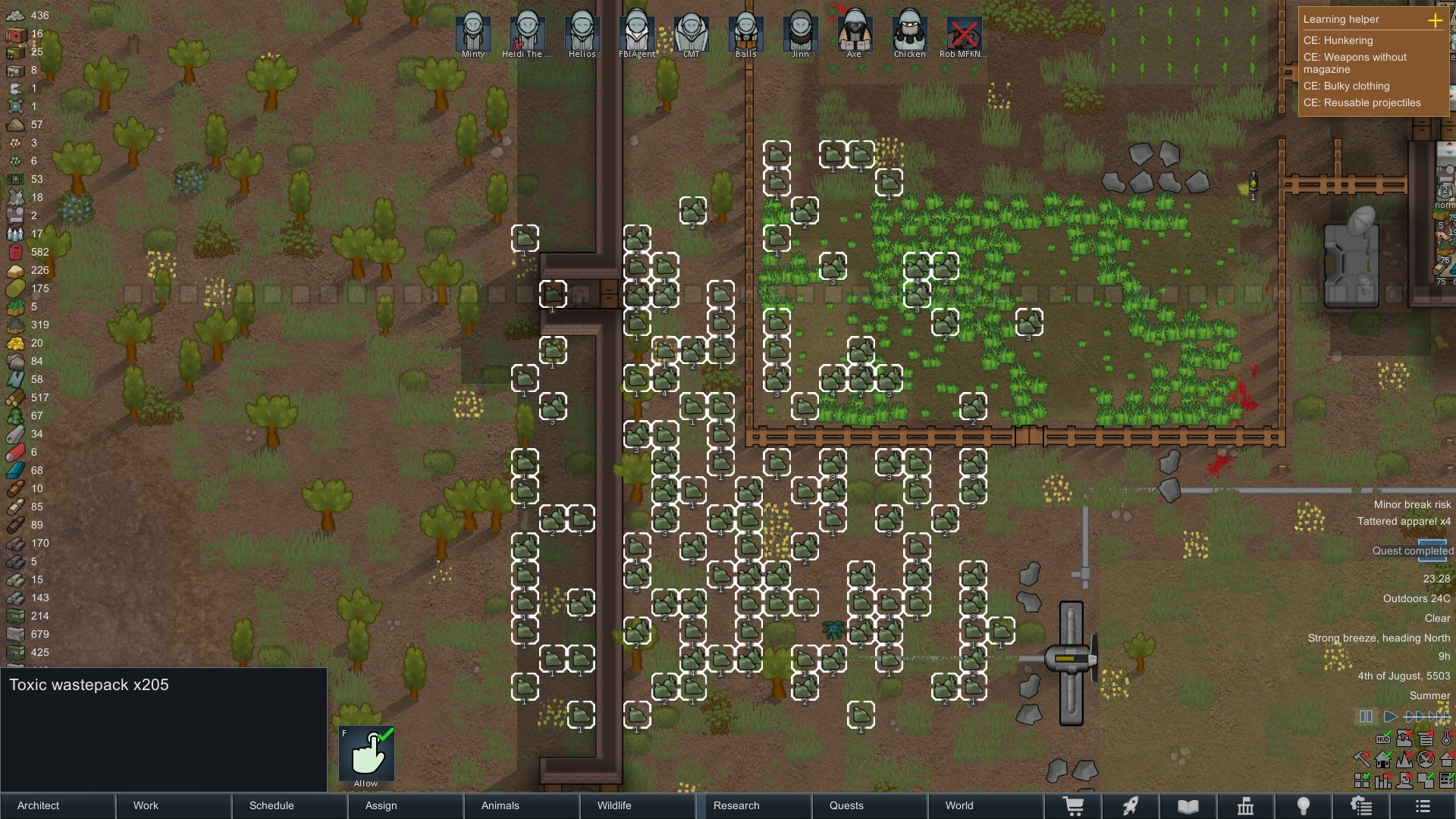Image resolution: width=1456 pixels, height=819 pixels.
Task: Click the hammer work overlay icon
Action: tap(1362, 759)
